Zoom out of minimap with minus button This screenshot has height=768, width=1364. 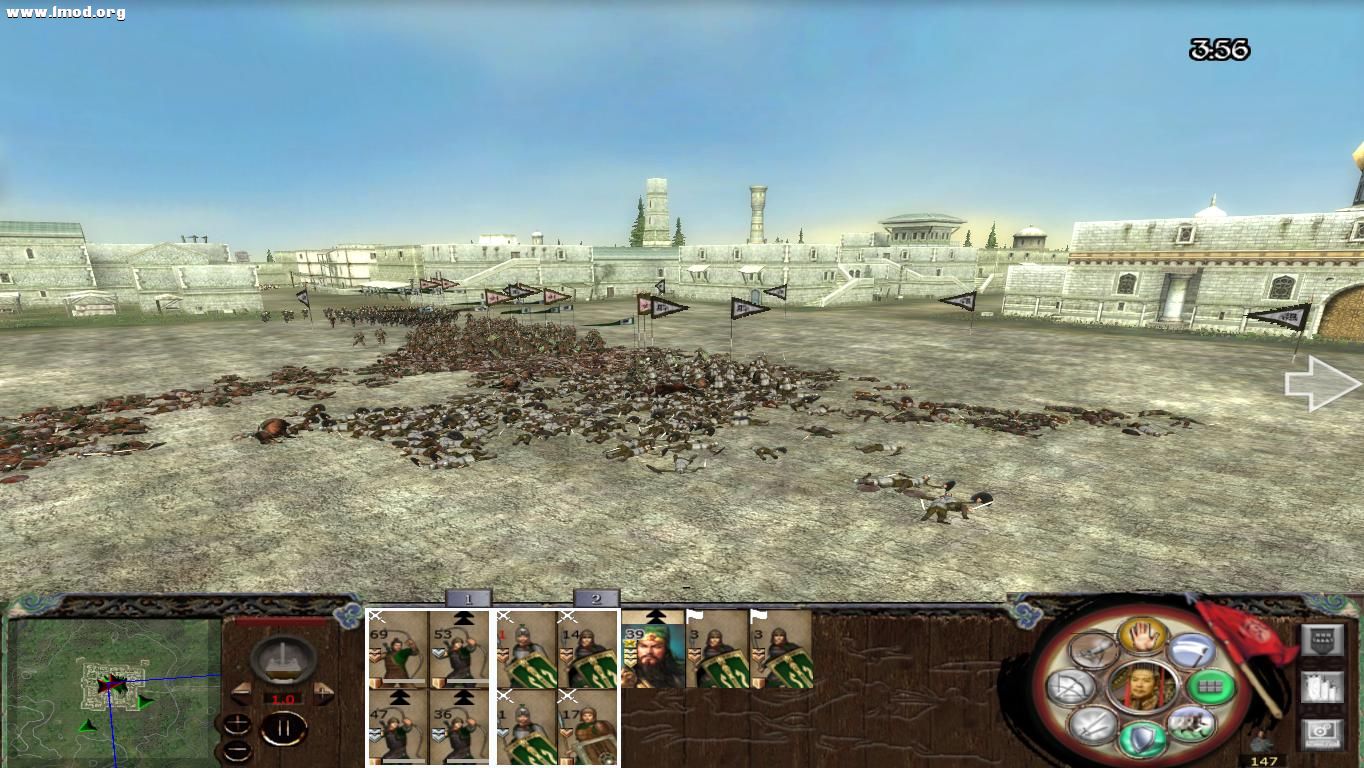point(238,751)
